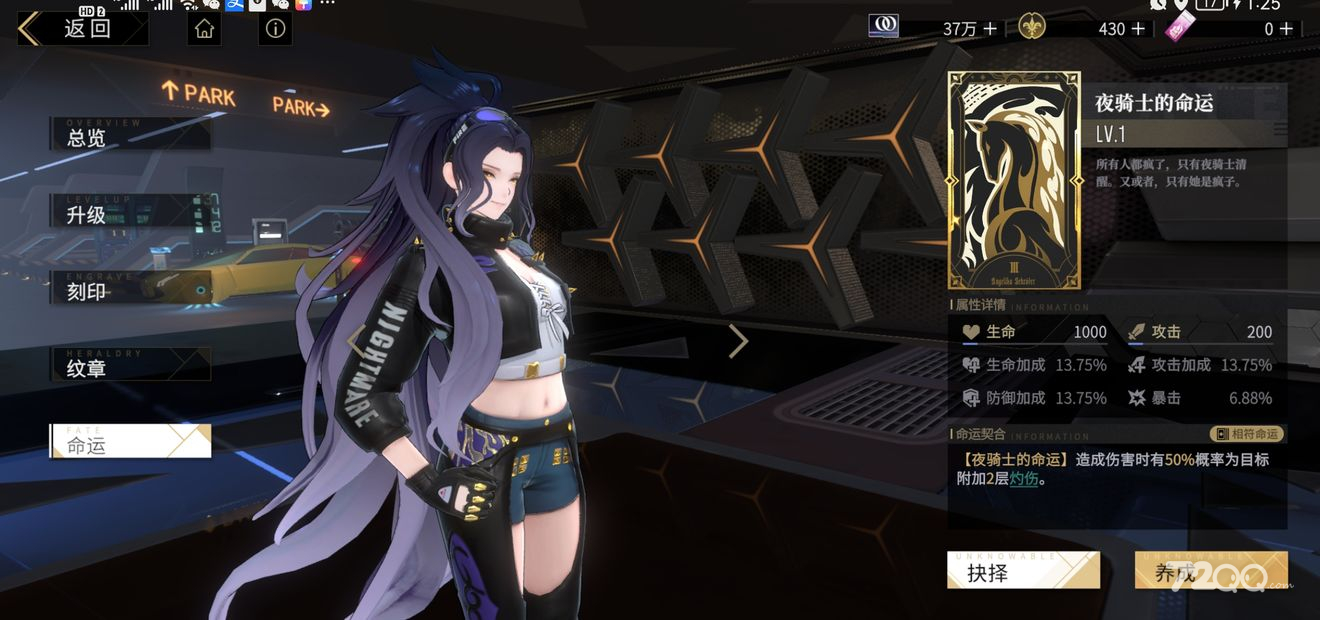The image size is (1320, 620).
Task: Choose the 命运 fate tab
Action: (130, 444)
